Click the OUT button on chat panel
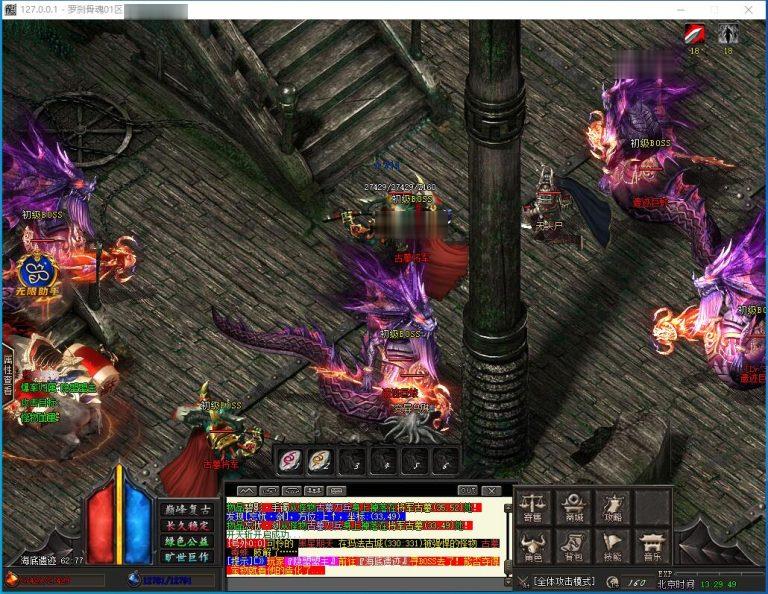This screenshot has width=768, height=594. pyautogui.click(x=467, y=490)
